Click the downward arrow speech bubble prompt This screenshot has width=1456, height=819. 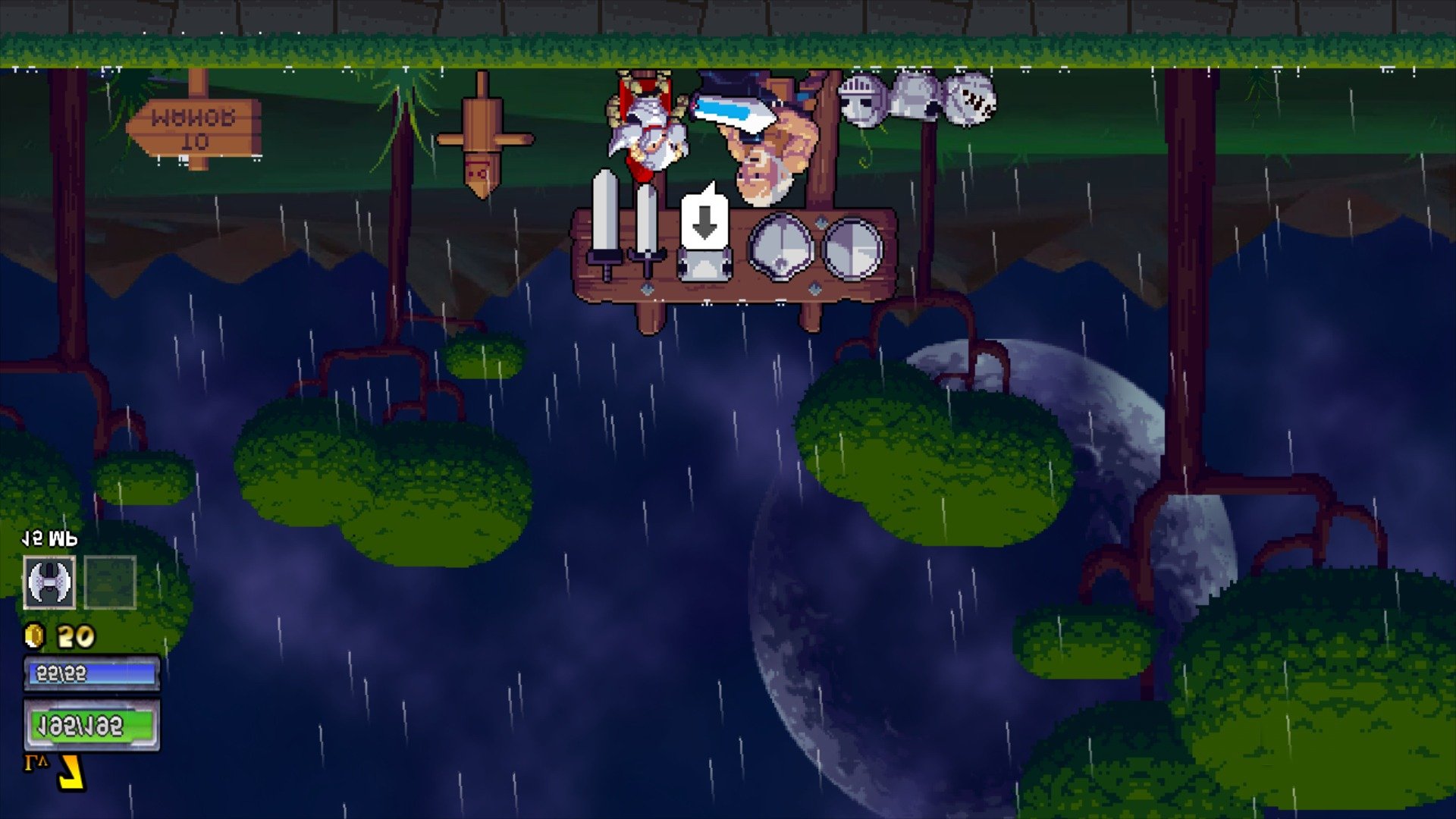(705, 220)
